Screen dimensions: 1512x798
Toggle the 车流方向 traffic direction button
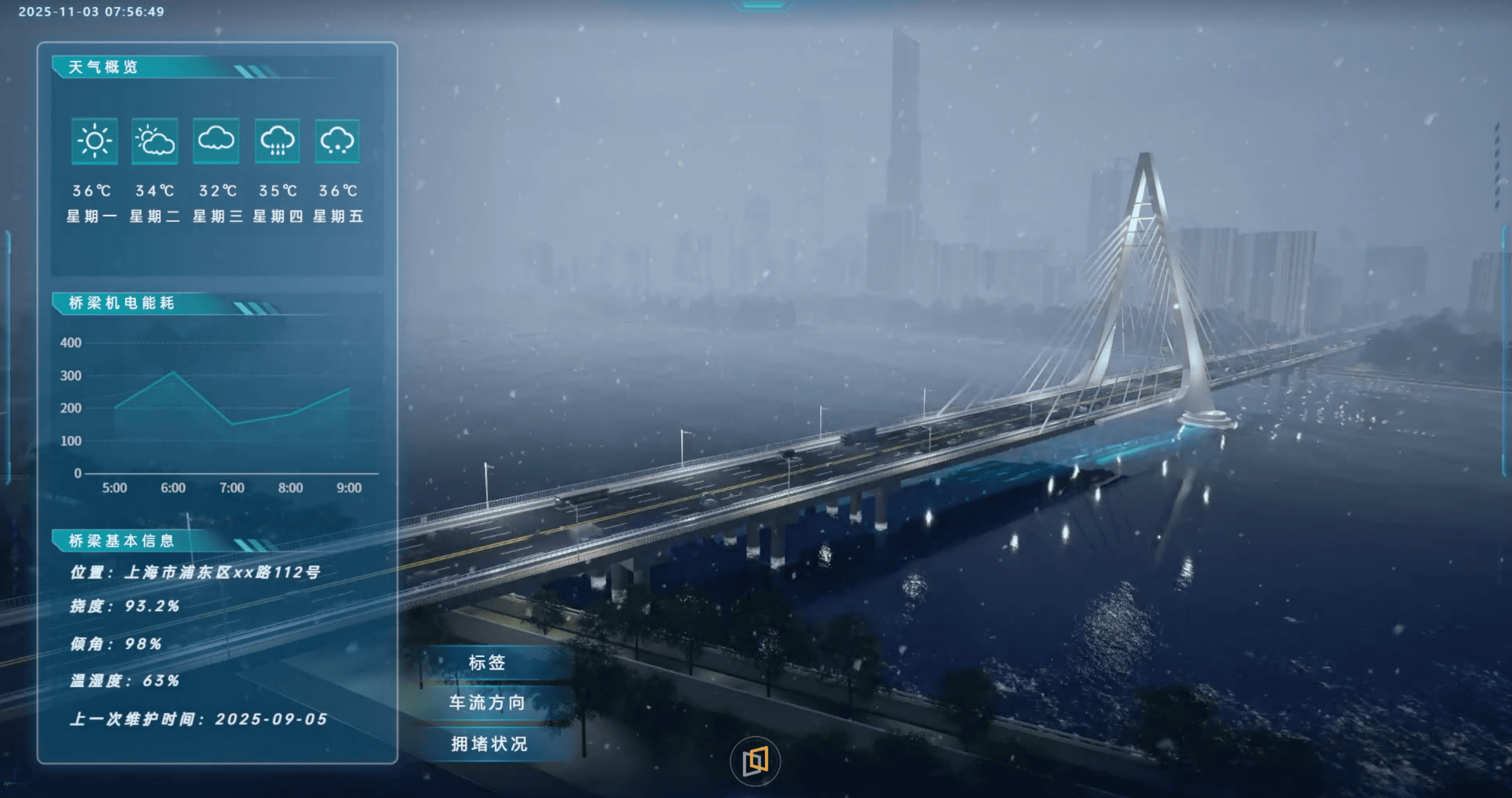pos(487,703)
